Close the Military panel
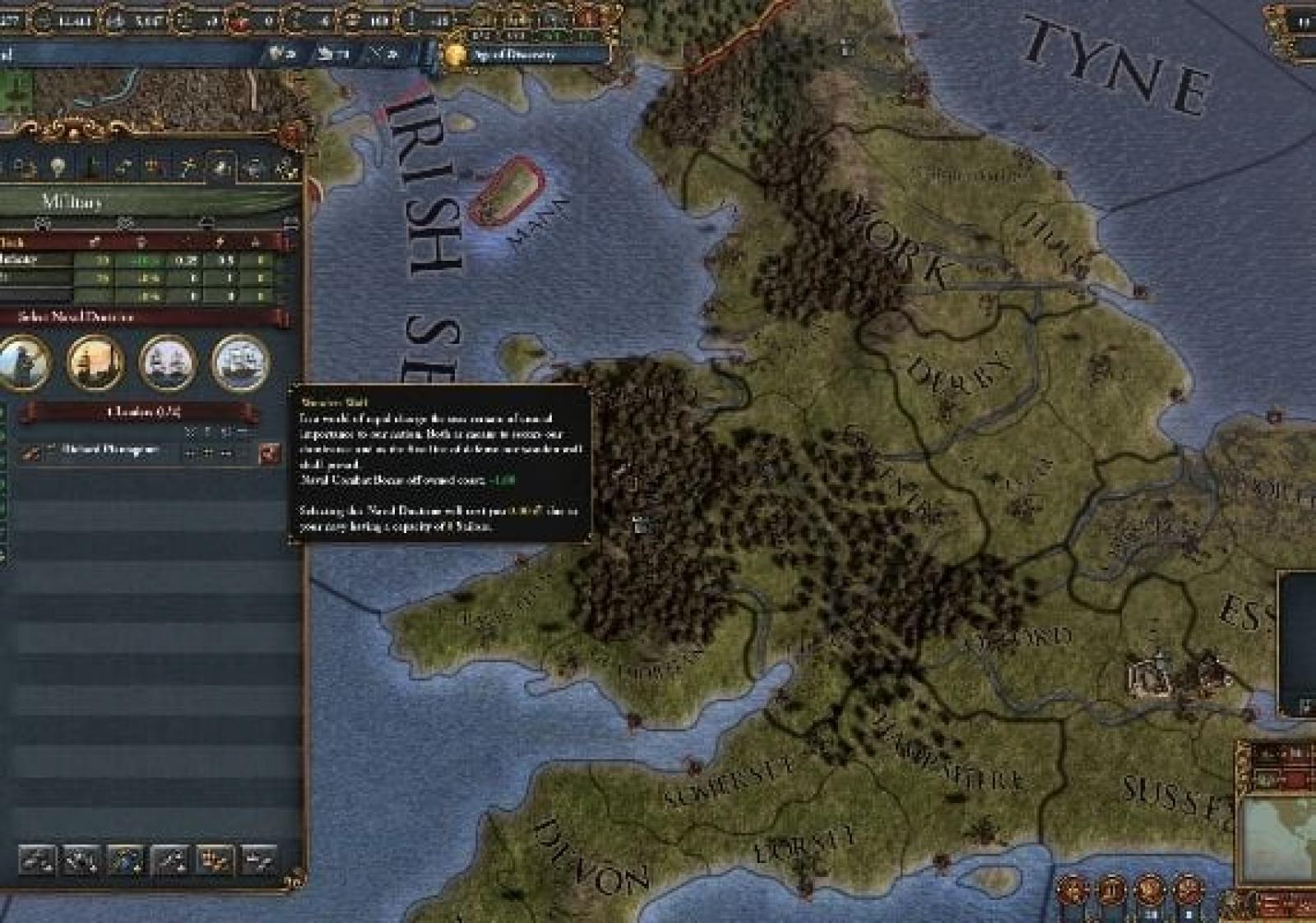Viewport: 1316px width, 923px height. (x=290, y=133)
